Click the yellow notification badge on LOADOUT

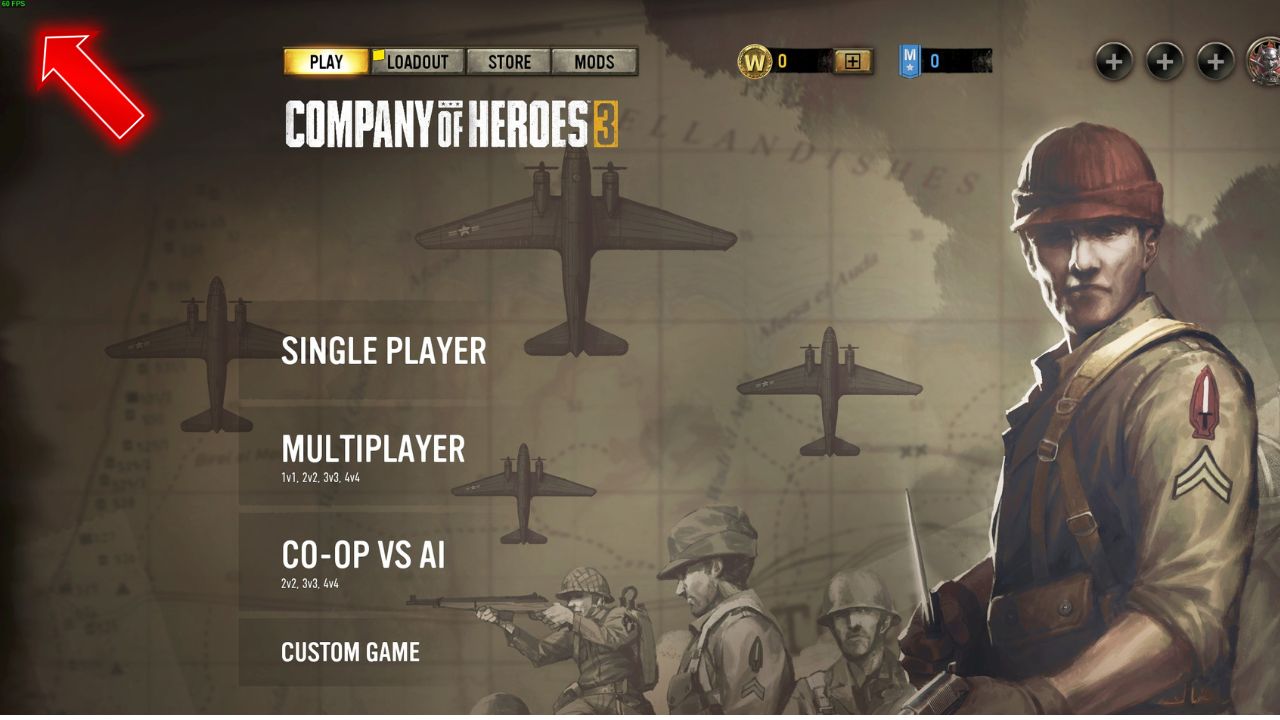381,53
